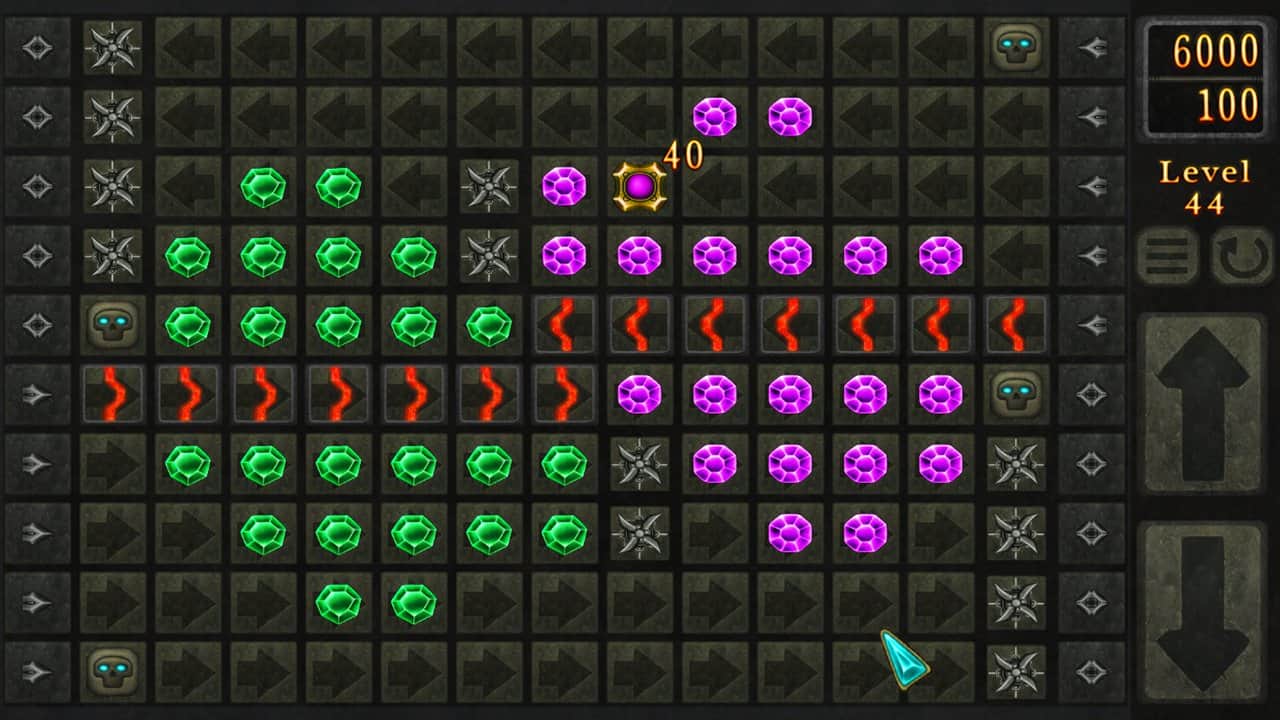Select the topmost green gem on the board
This screenshot has height=720, width=1280.
coord(263,185)
